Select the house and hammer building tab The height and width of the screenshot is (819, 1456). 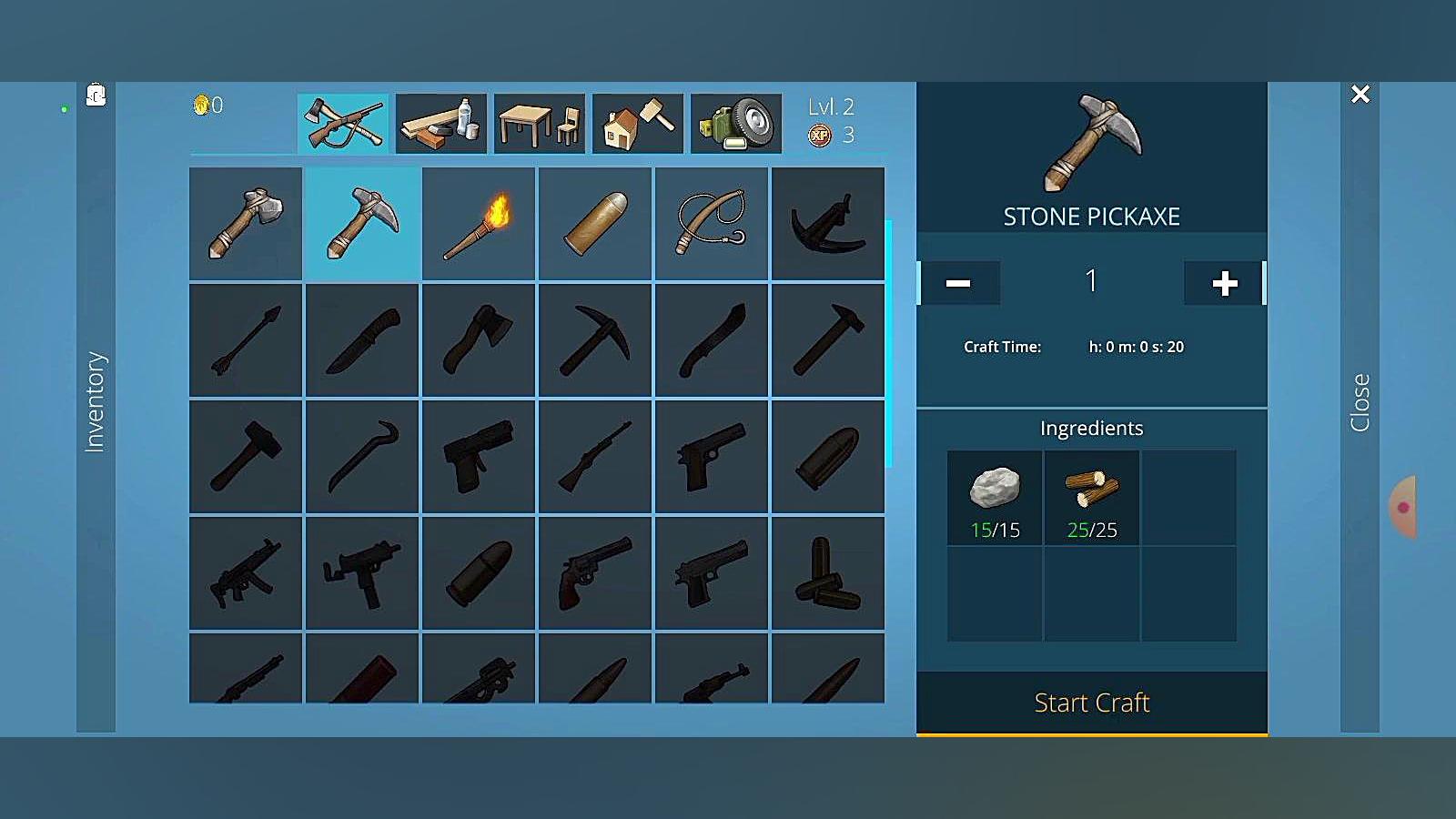pyautogui.click(x=638, y=123)
